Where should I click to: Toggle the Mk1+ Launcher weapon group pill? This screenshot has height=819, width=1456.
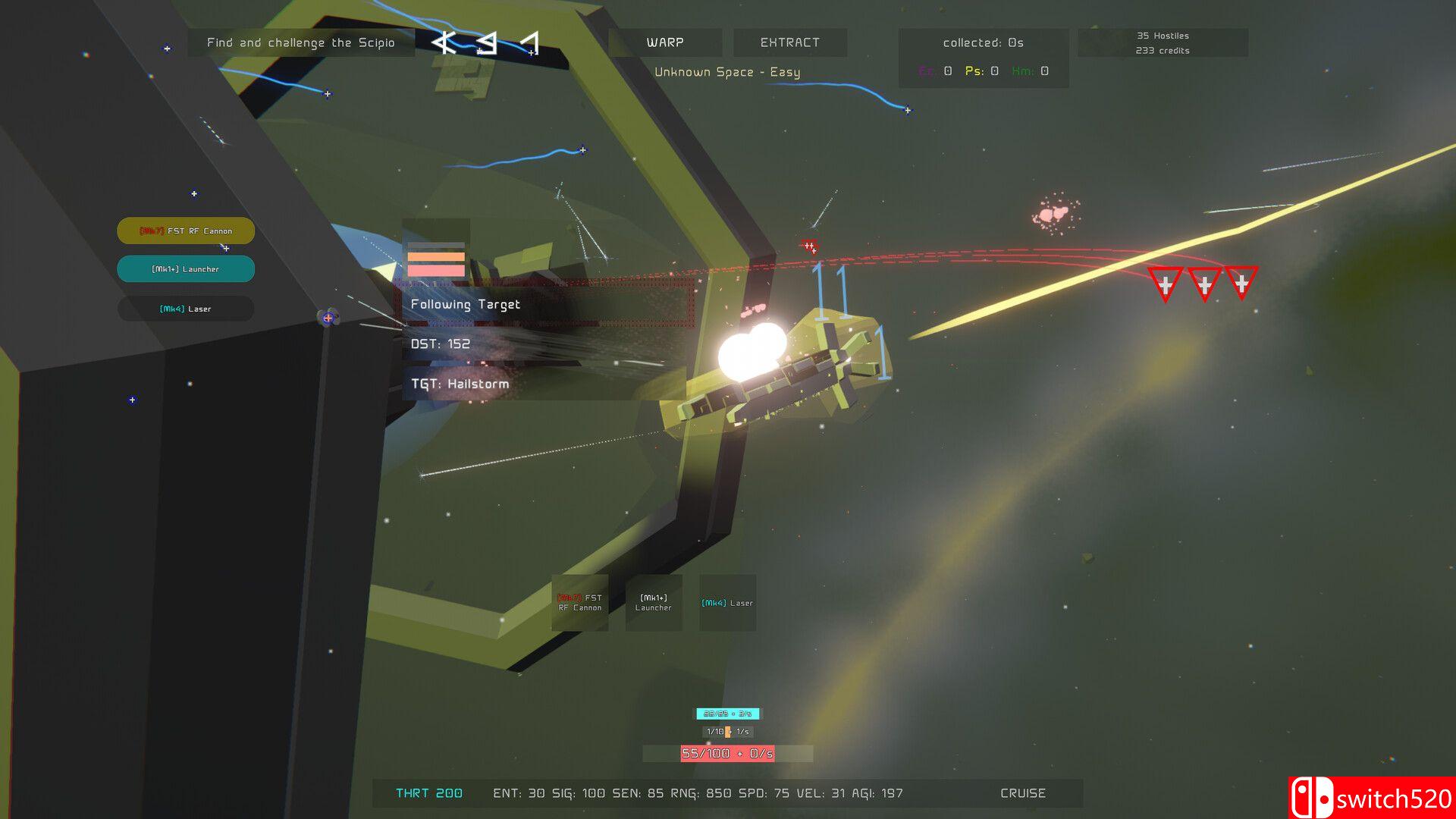[186, 269]
